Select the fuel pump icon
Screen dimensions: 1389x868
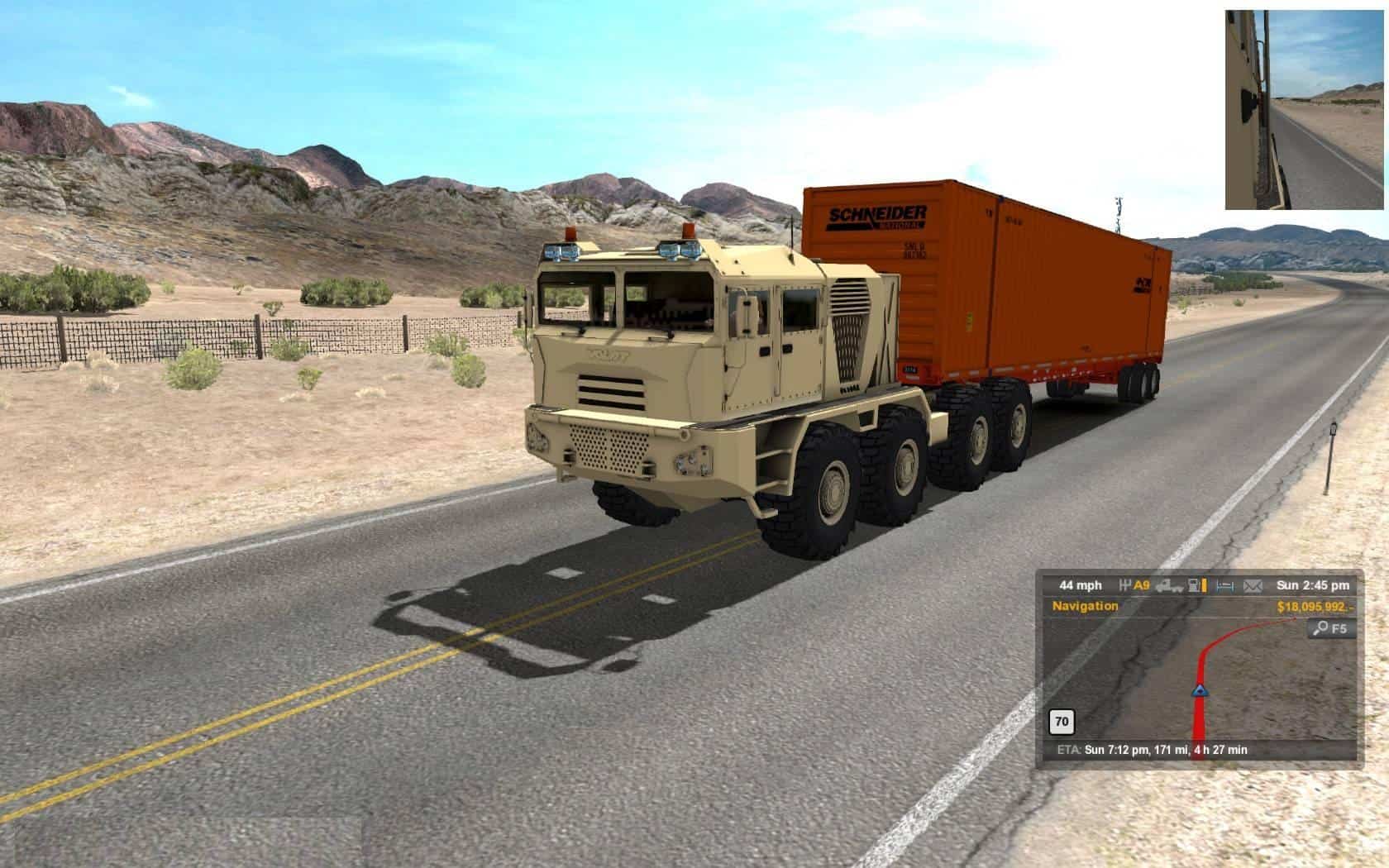coord(1197,585)
